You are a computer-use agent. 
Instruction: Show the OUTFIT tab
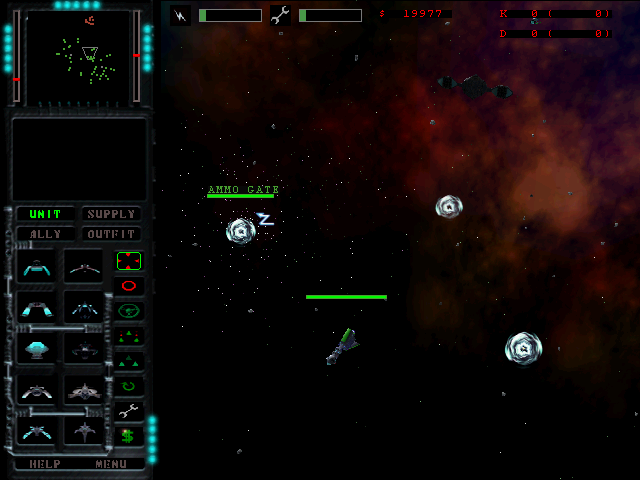110,234
